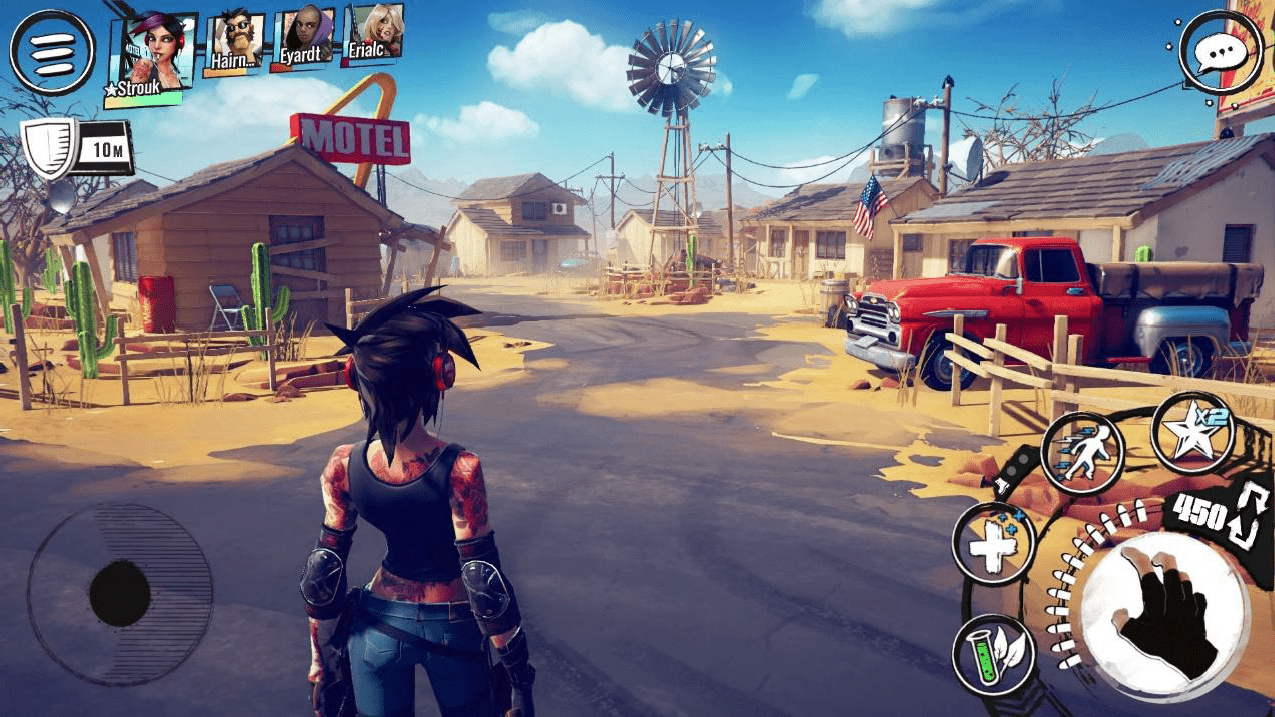Pick Erialc's squad portrait
This screenshot has width=1275, height=717.
(373, 33)
